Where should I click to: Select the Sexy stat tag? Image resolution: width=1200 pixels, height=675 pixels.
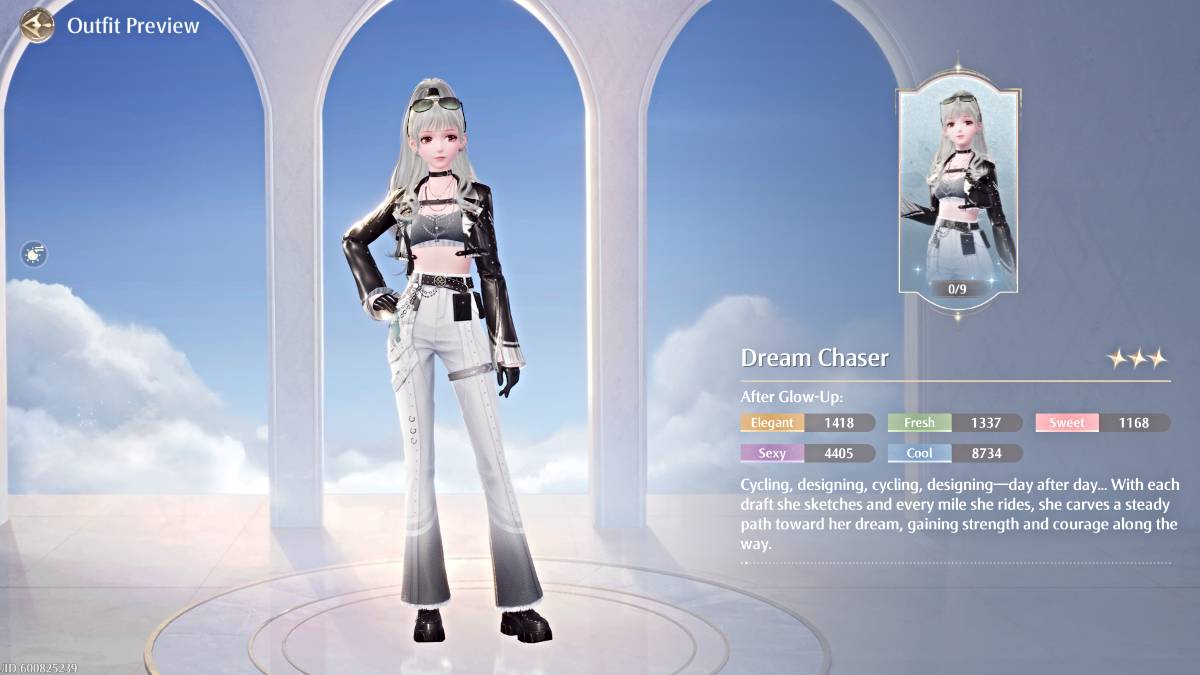(772, 453)
